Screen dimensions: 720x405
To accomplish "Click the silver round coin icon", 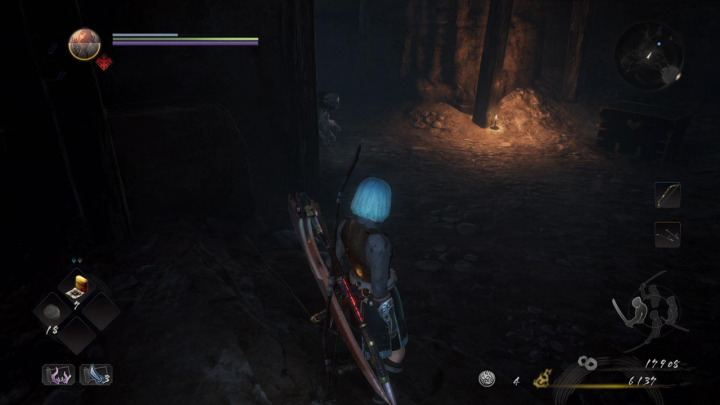I will point(487,378).
